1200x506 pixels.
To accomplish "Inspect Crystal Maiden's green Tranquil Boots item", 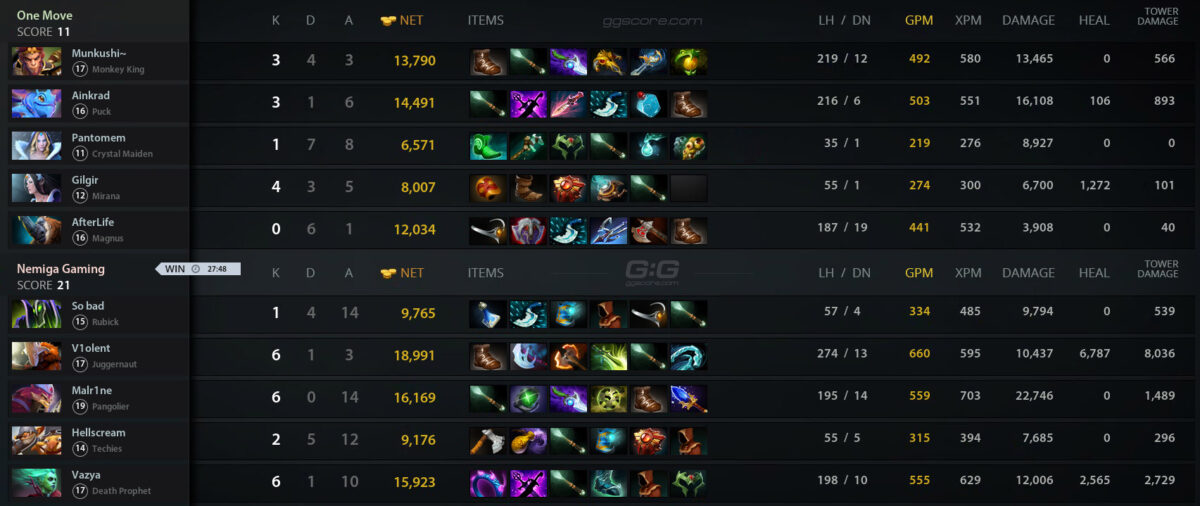I will coord(488,146).
